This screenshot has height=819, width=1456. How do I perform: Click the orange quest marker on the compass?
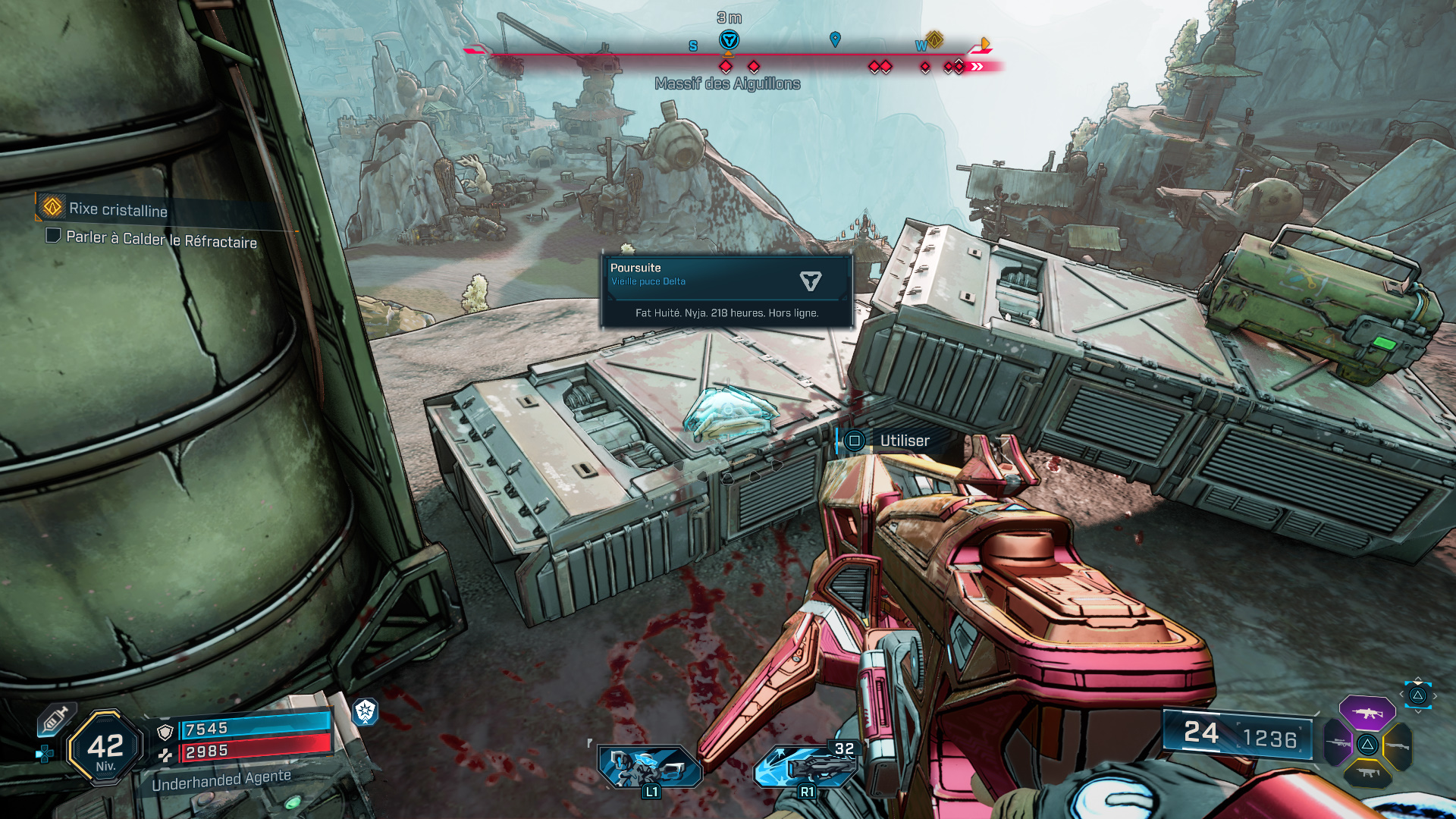934,39
